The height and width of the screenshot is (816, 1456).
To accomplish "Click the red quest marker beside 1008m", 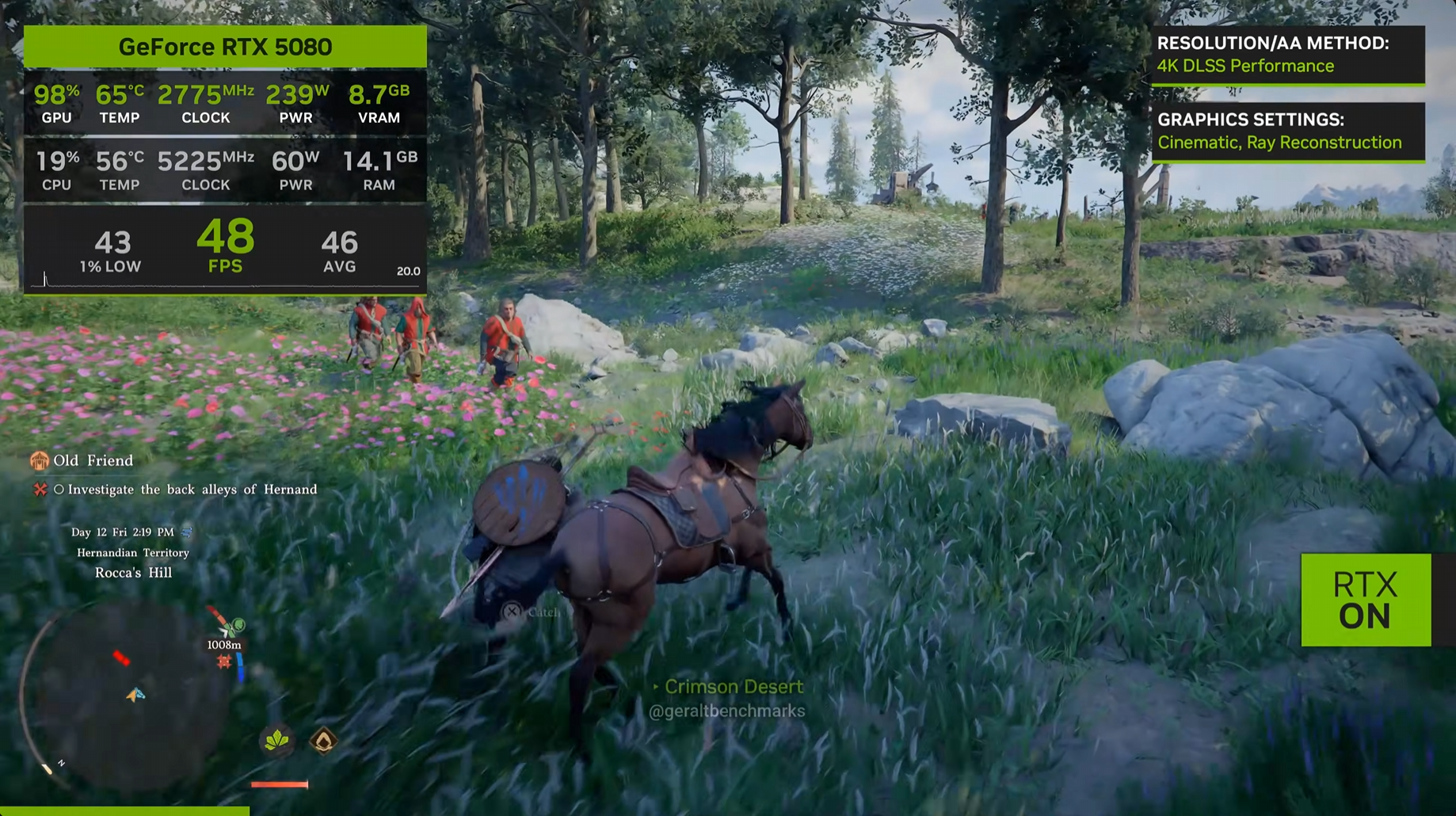I will click(x=224, y=662).
